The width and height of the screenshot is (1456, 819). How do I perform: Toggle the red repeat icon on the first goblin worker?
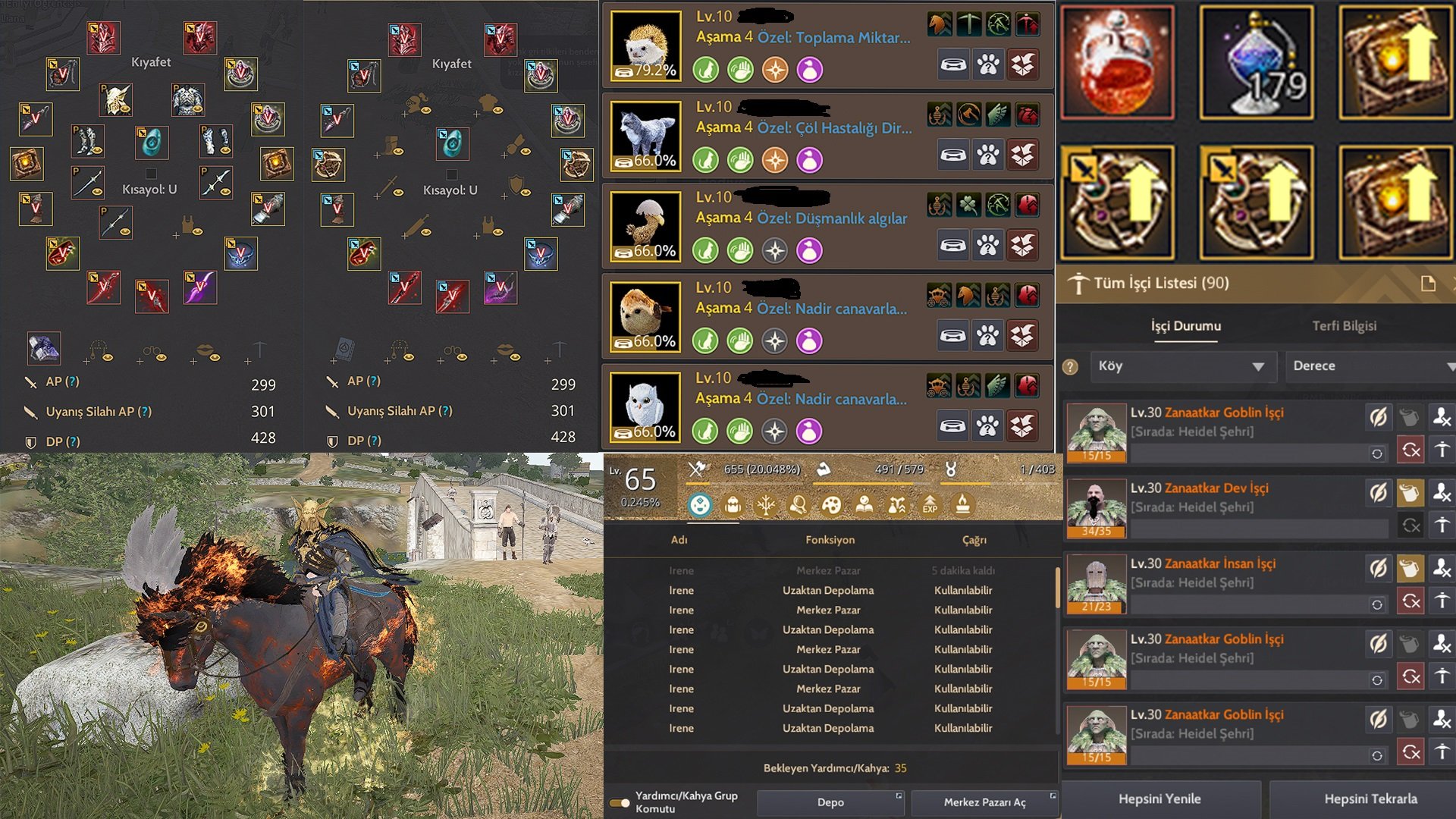[x=1410, y=450]
